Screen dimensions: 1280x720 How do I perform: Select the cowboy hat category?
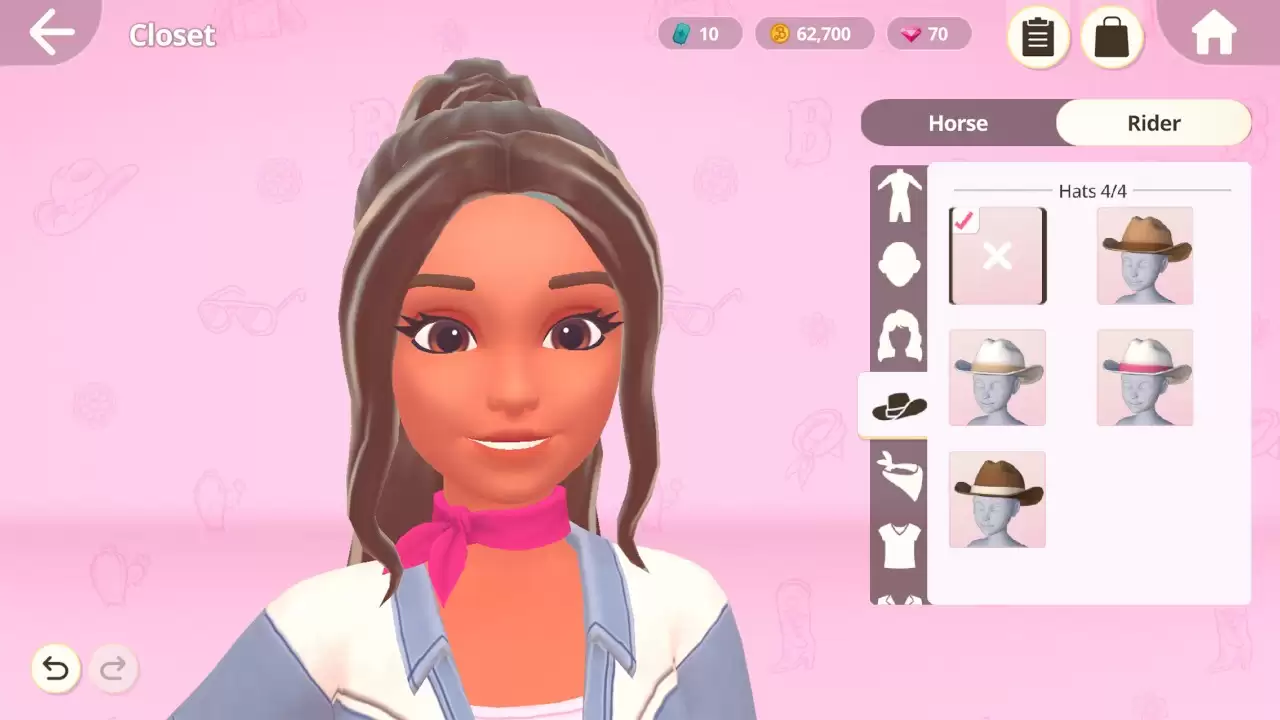point(898,406)
